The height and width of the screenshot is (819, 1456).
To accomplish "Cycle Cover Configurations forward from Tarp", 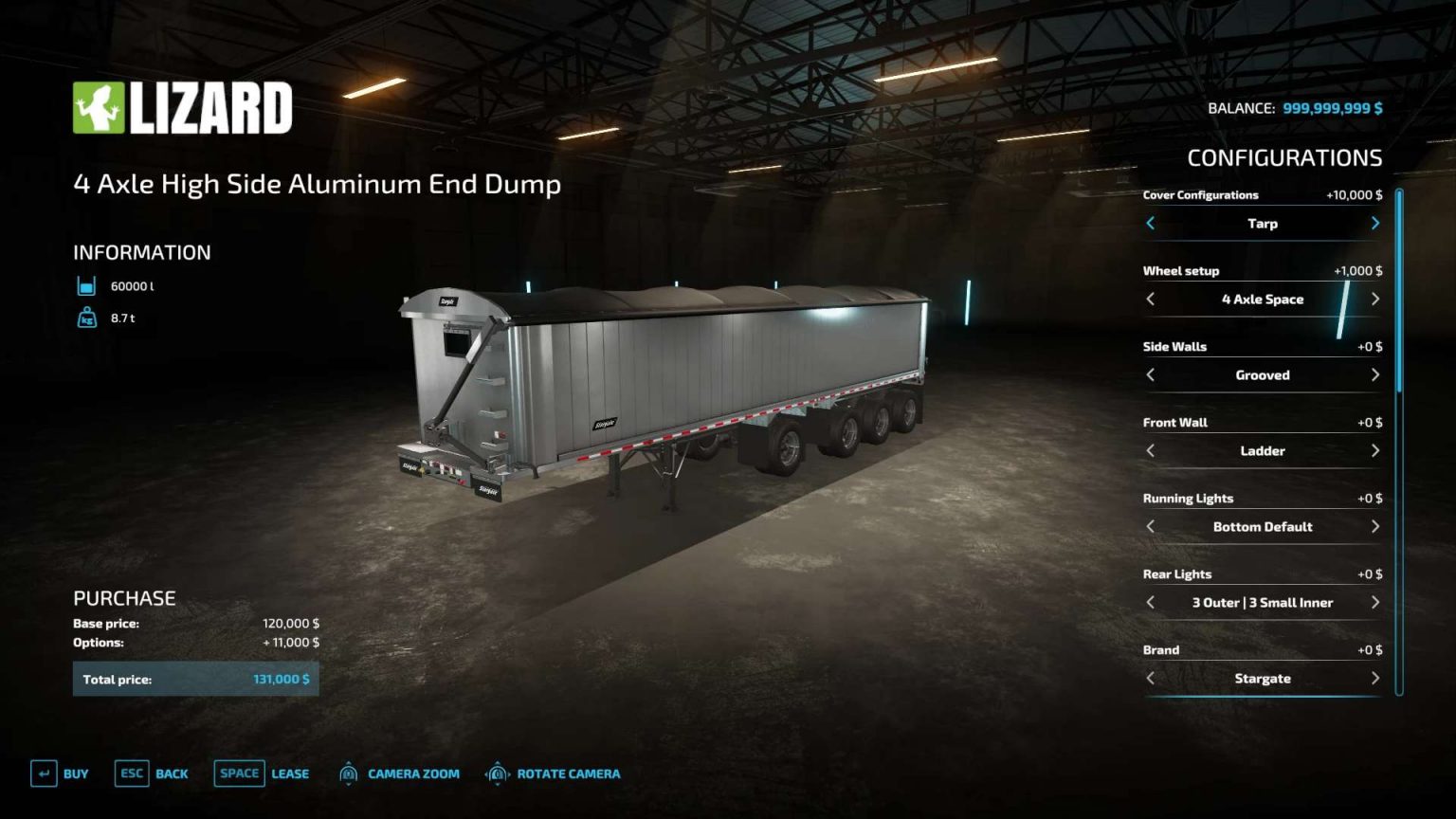I will [x=1375, y=224].
